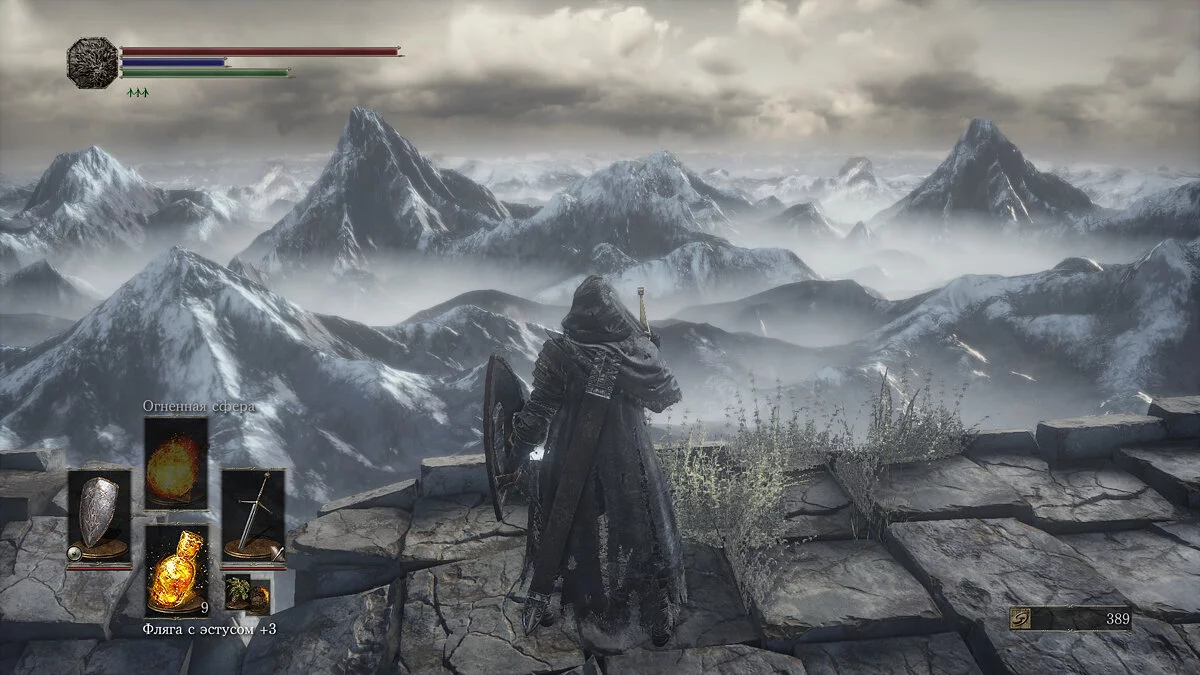Select the longsword right-hand slot
1200x675 pixels.
click(x=253, y=515)
